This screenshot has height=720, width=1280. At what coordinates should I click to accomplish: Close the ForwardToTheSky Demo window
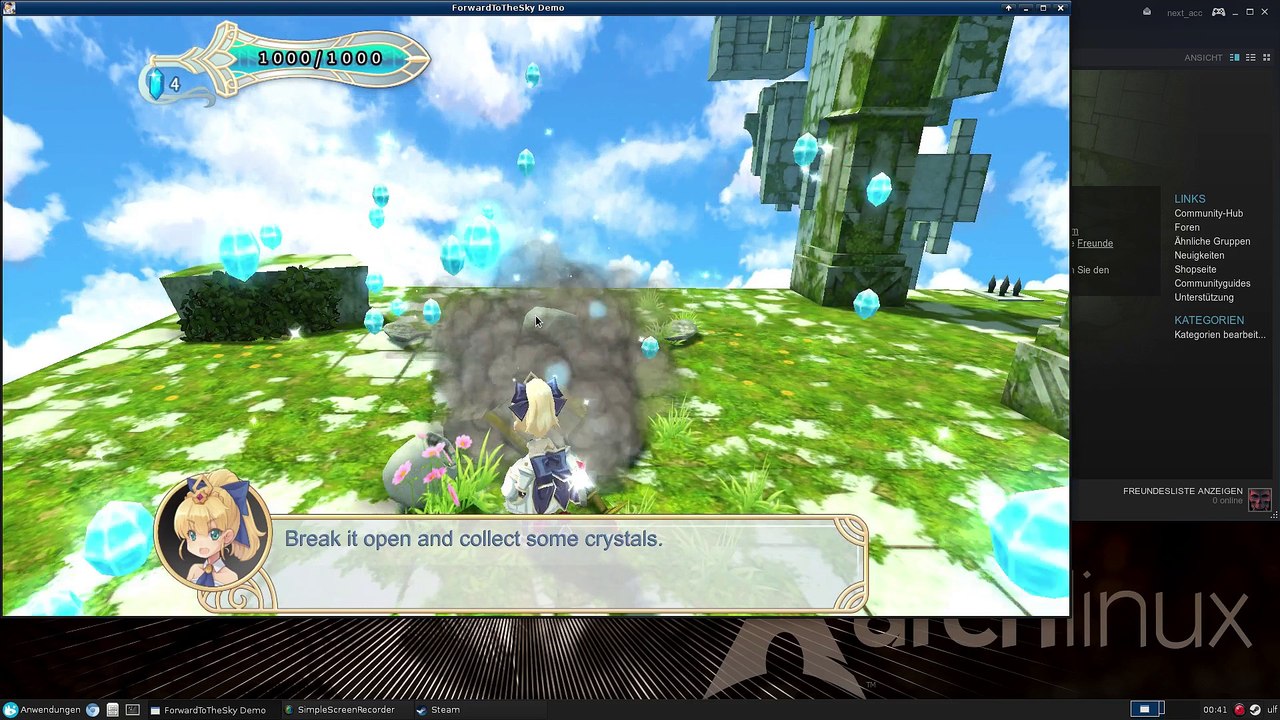1060,8
